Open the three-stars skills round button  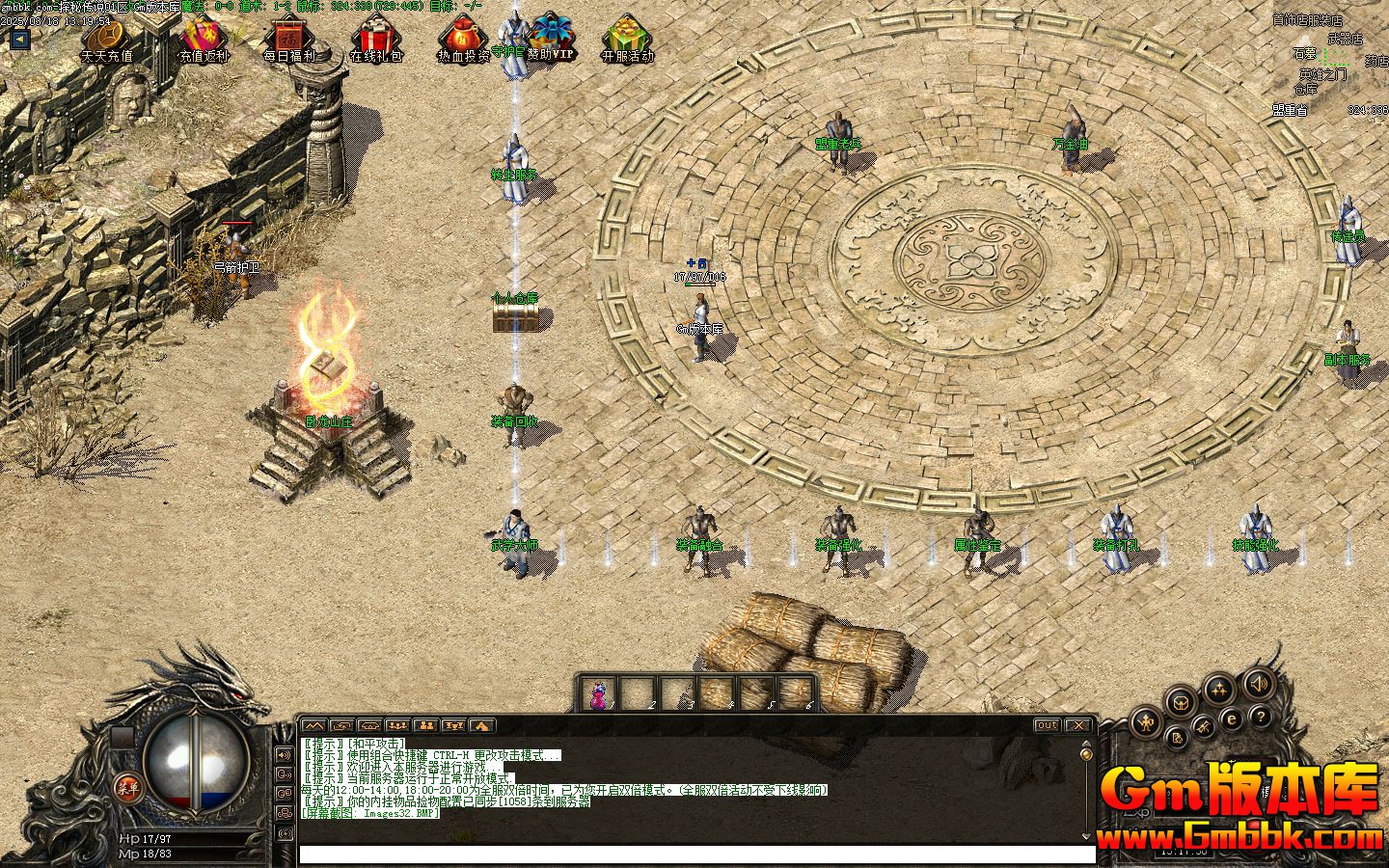coord(1220,689)
